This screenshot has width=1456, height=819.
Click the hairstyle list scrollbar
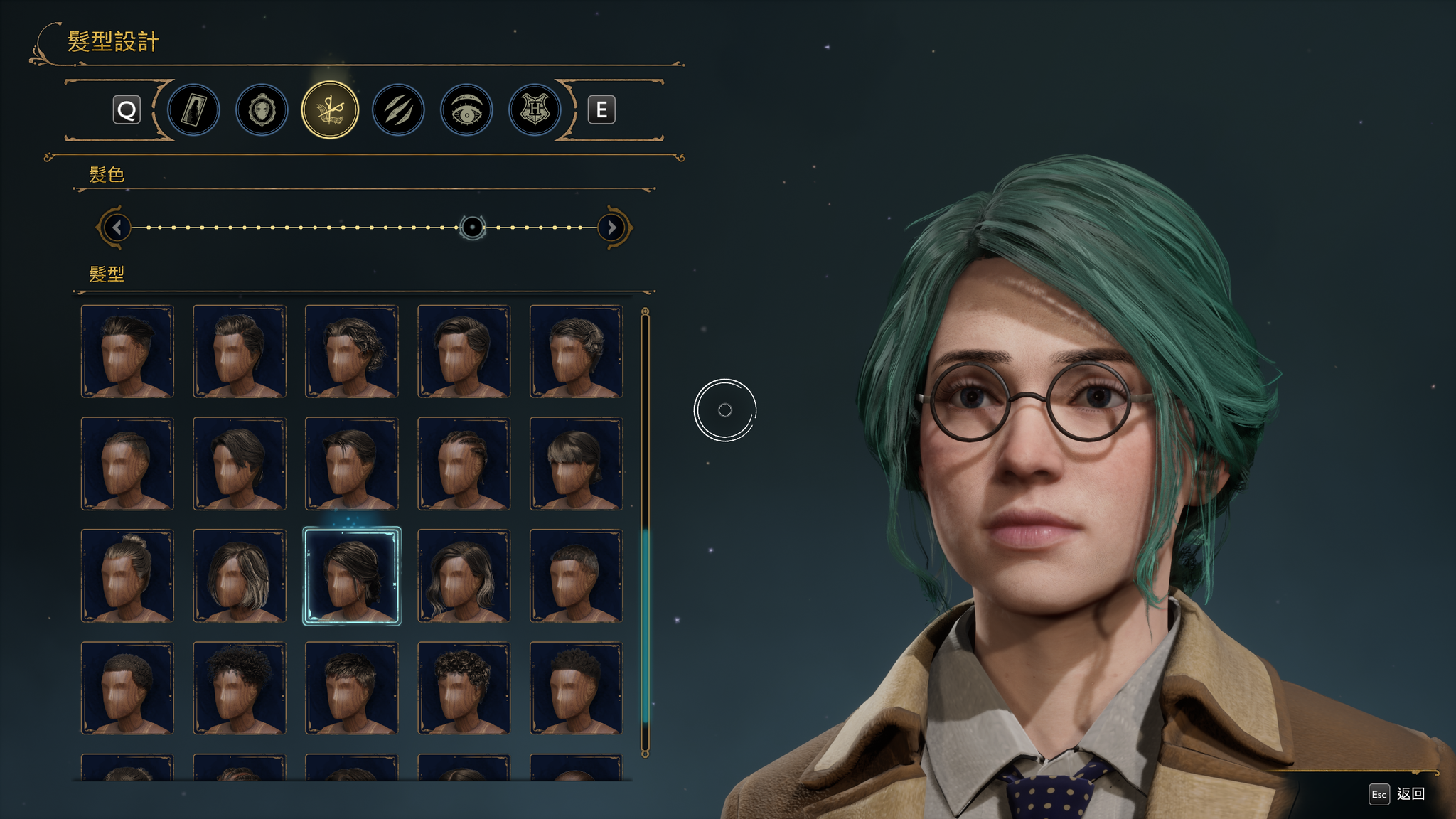[x=645, y=626]
